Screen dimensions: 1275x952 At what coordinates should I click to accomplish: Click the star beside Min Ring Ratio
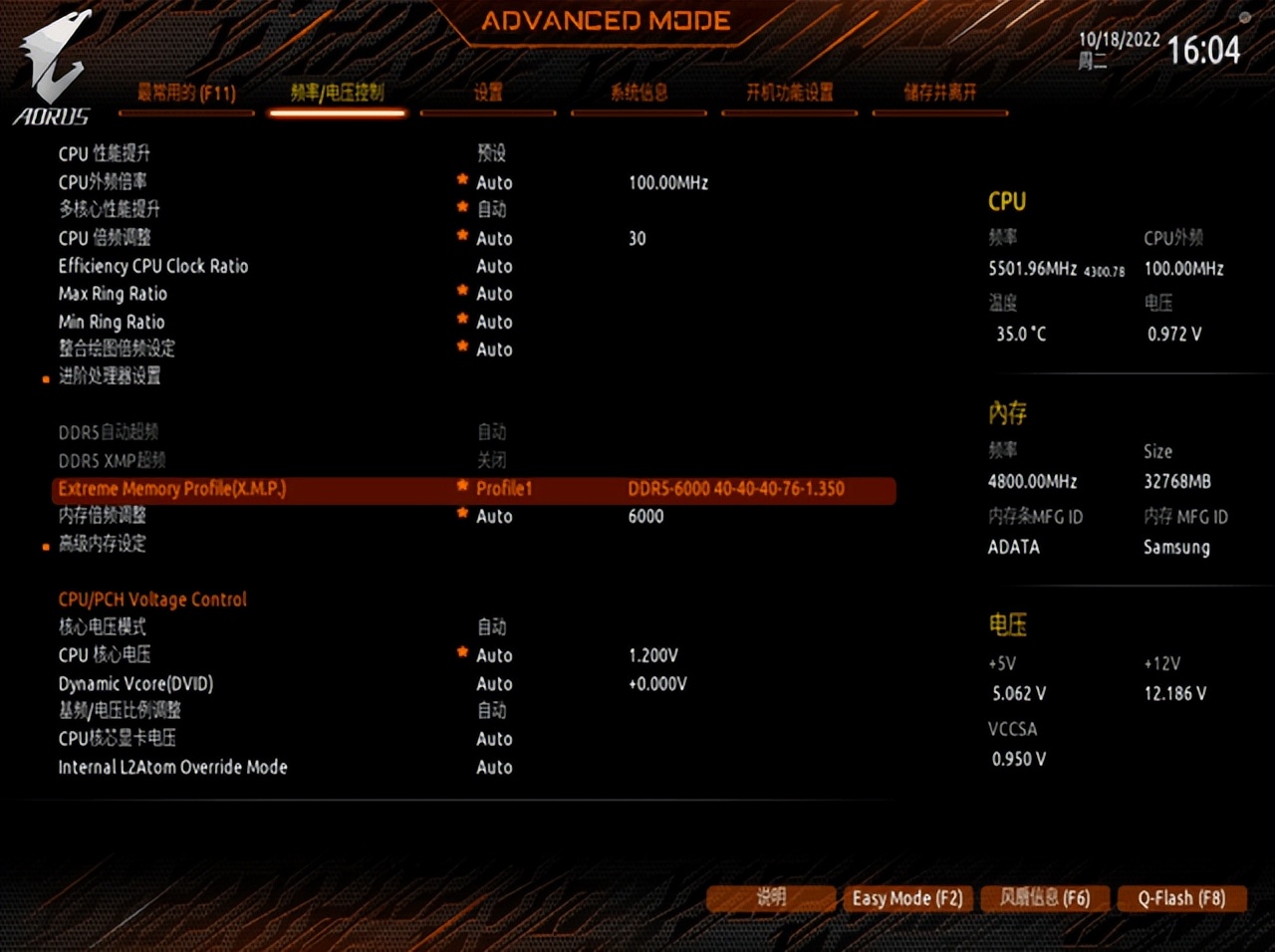coord(461,318)
